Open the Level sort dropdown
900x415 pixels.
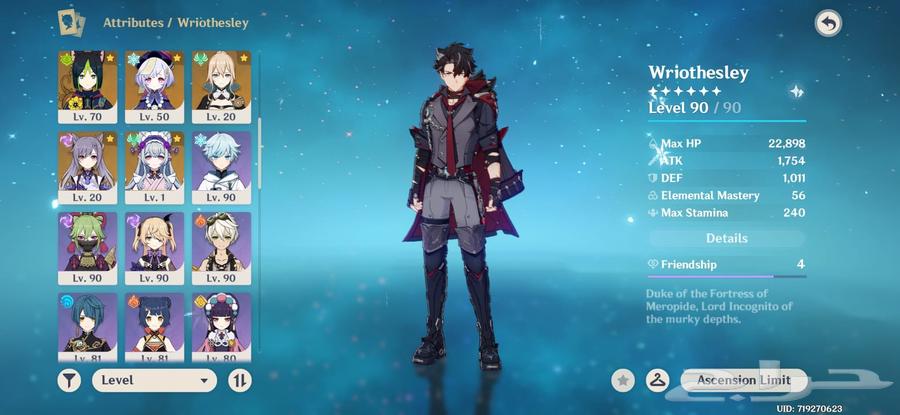pyautogui.click(x=155, y=380)
